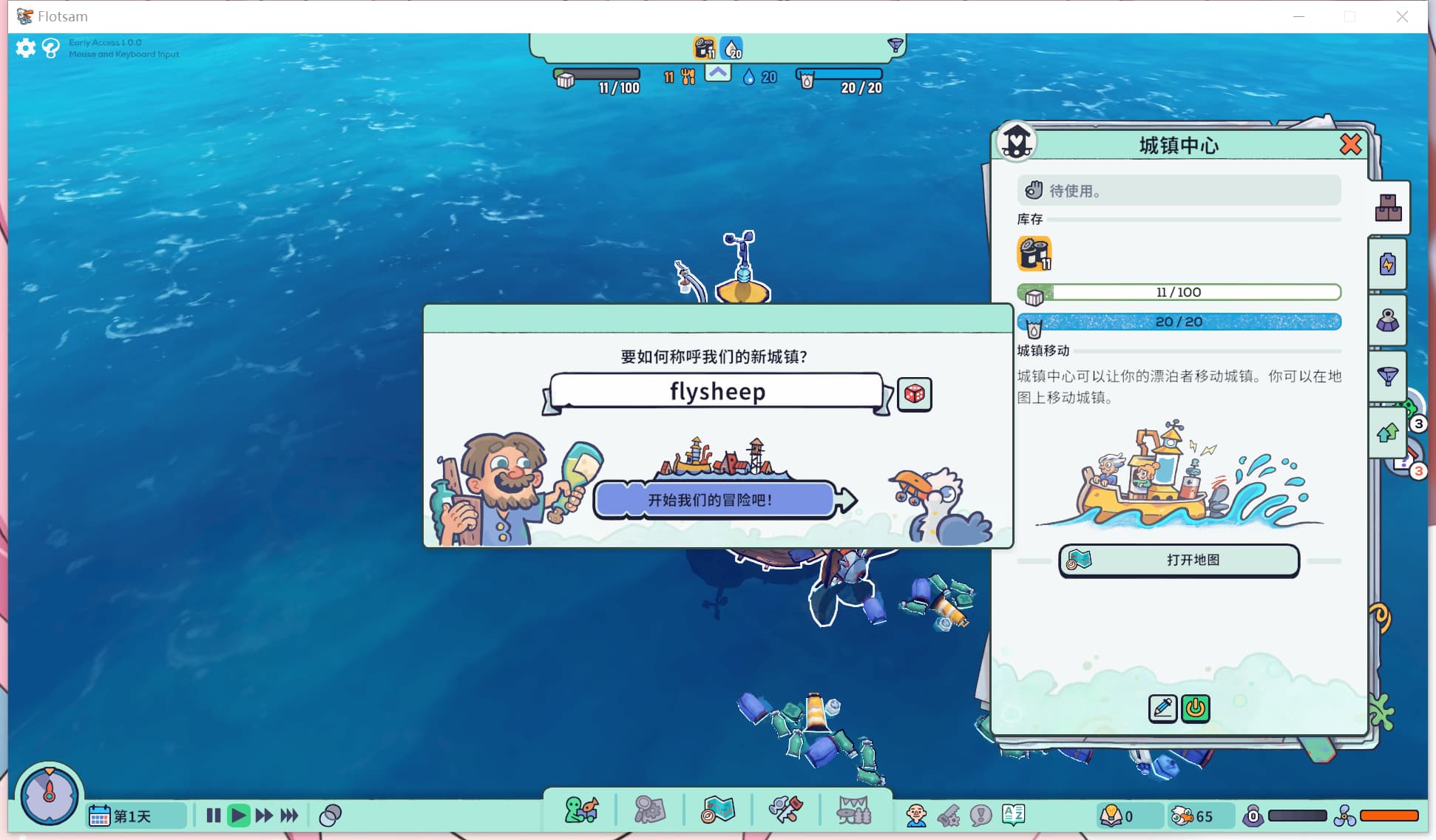Set fastest game speed
1436x840 pixels.
coord(290,815)
